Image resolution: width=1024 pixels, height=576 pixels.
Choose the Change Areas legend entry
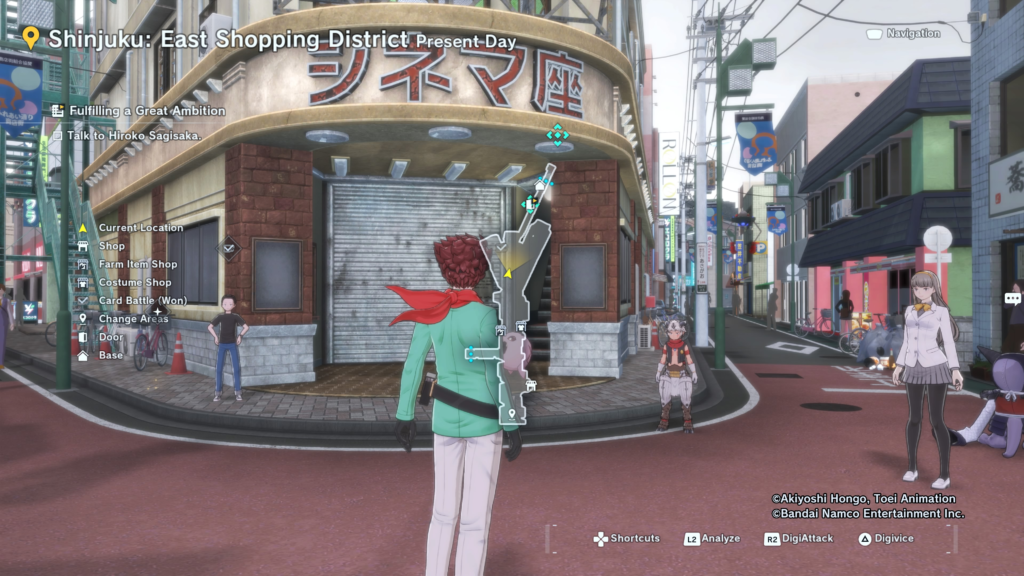(133, 319)
